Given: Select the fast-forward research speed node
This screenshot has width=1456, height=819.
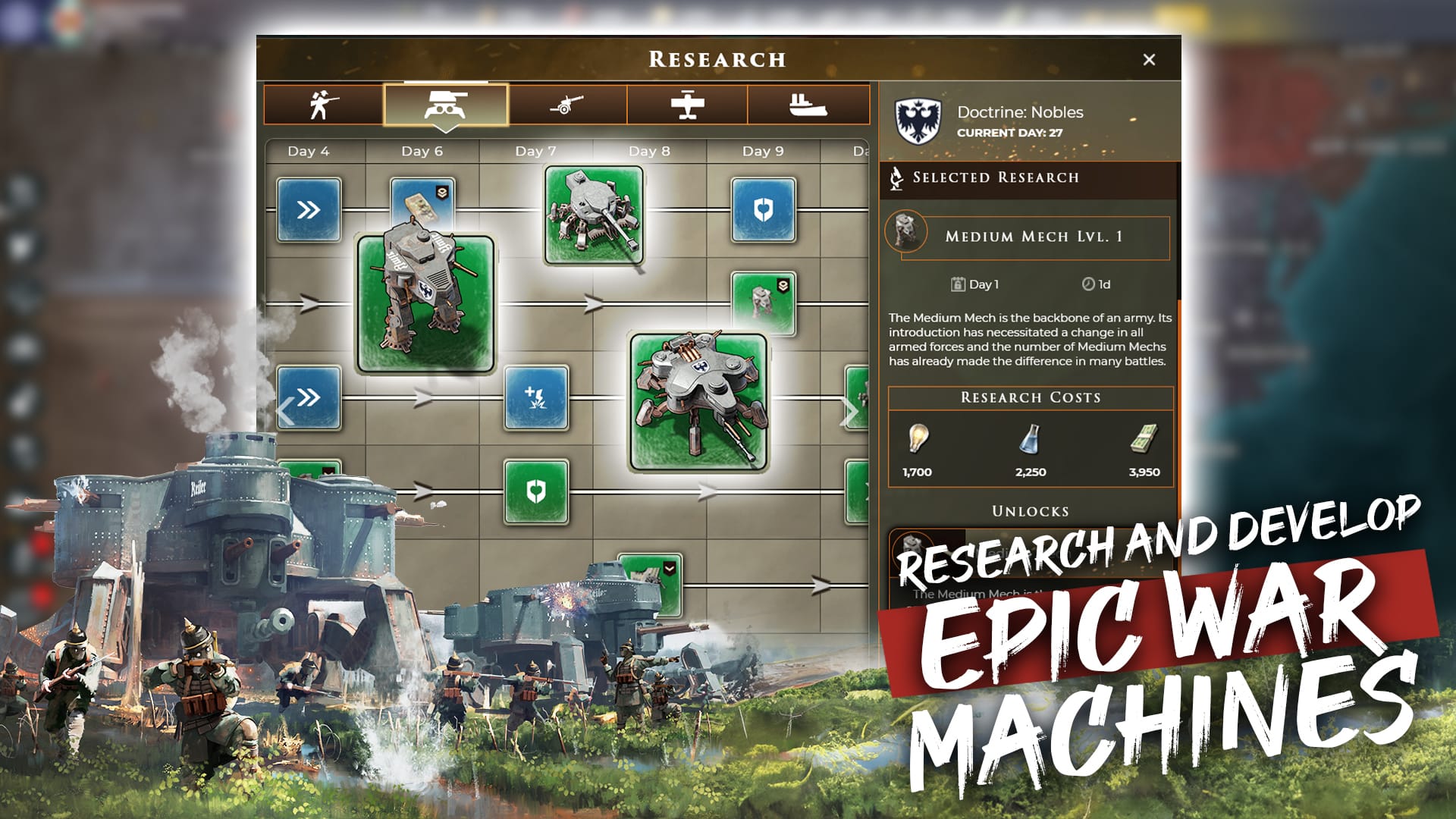Looking at the screenshot, I should pos(308,211).
